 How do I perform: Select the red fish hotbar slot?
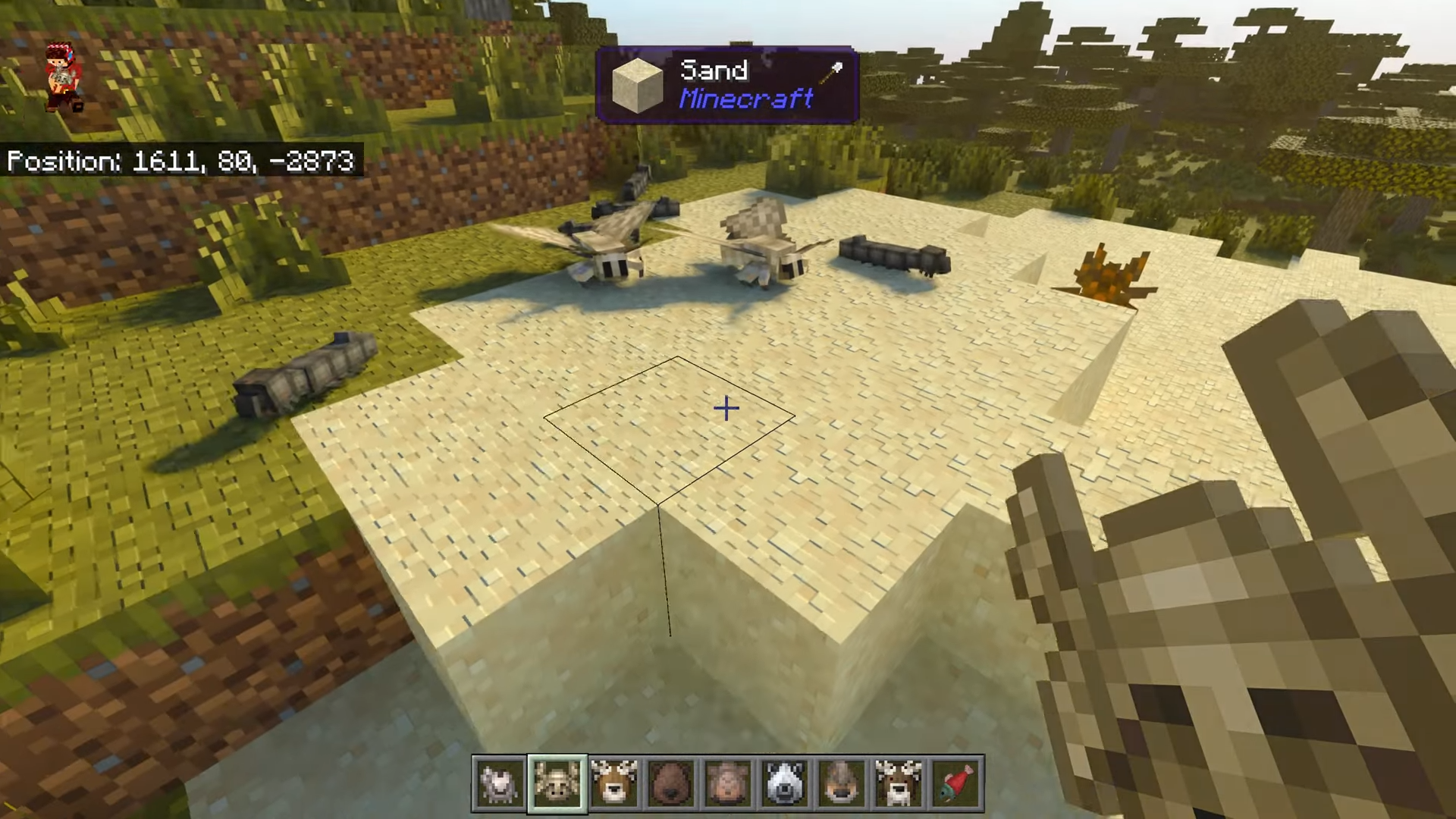click(x=956, y=783)
